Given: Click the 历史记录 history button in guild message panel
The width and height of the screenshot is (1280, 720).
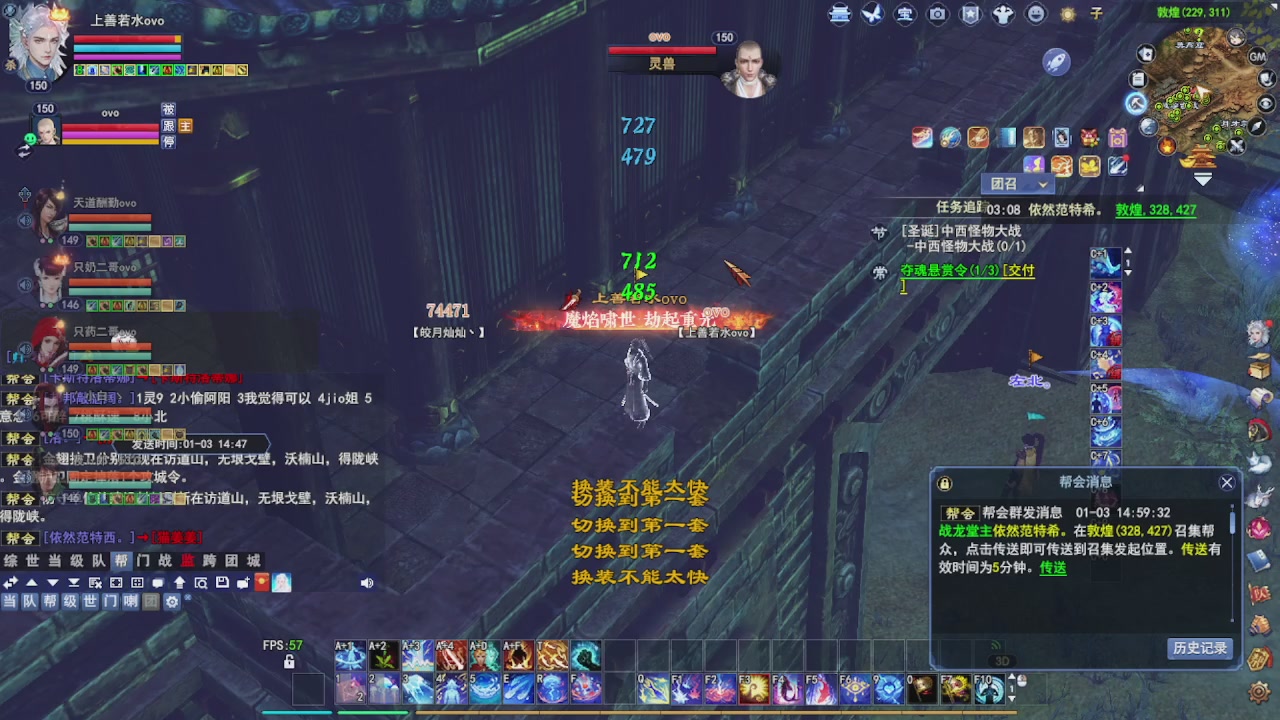Looking at the screenshot, I should (x=1199, y=648).
